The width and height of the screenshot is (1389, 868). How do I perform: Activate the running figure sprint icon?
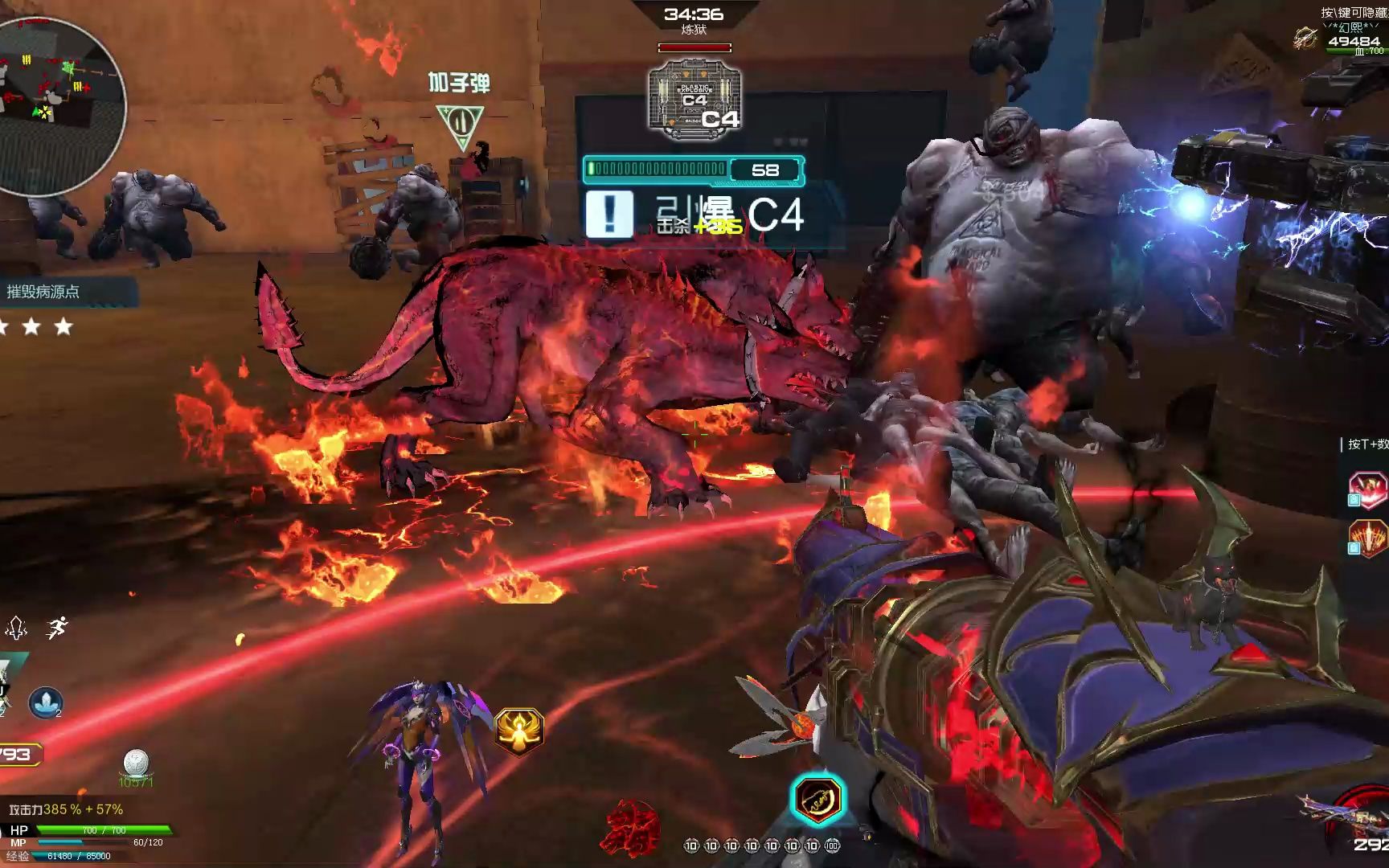(x=56, y=628)
